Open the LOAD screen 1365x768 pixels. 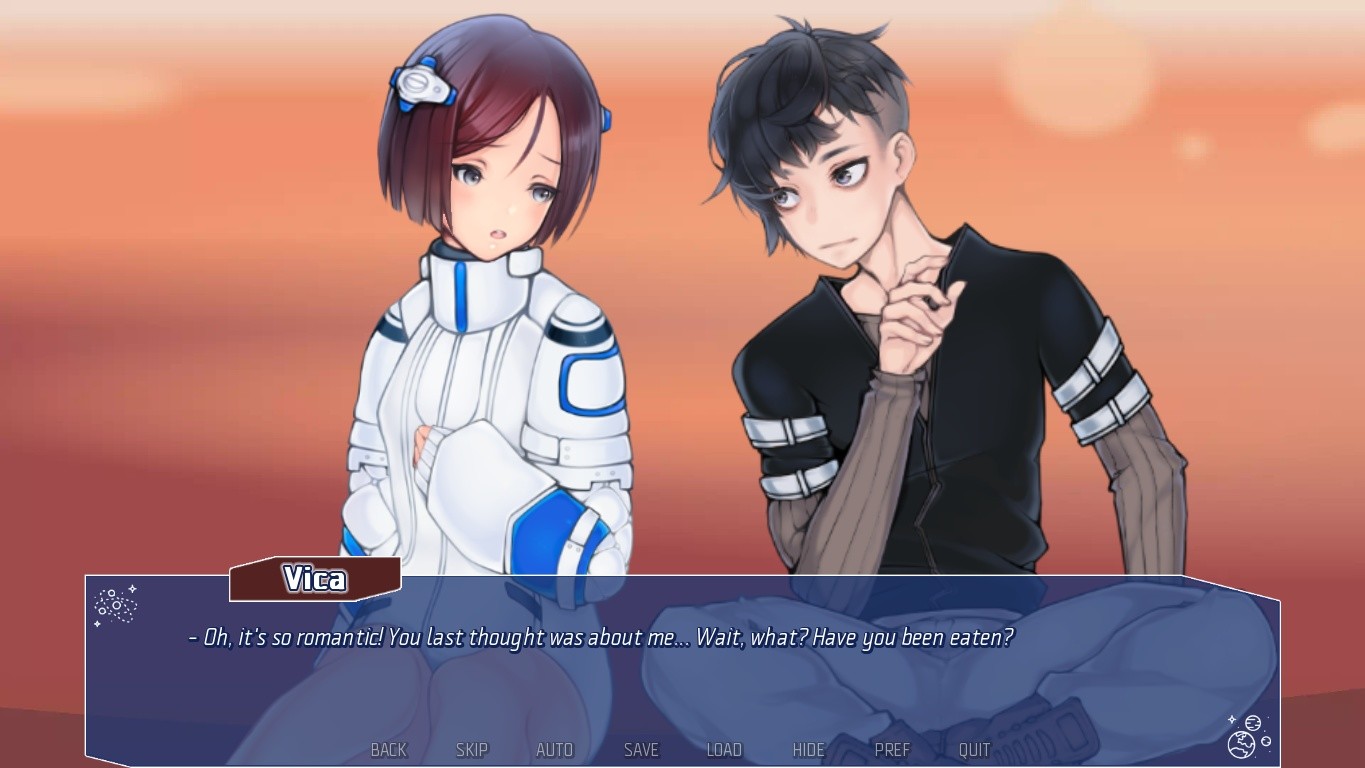pos(723,749)
